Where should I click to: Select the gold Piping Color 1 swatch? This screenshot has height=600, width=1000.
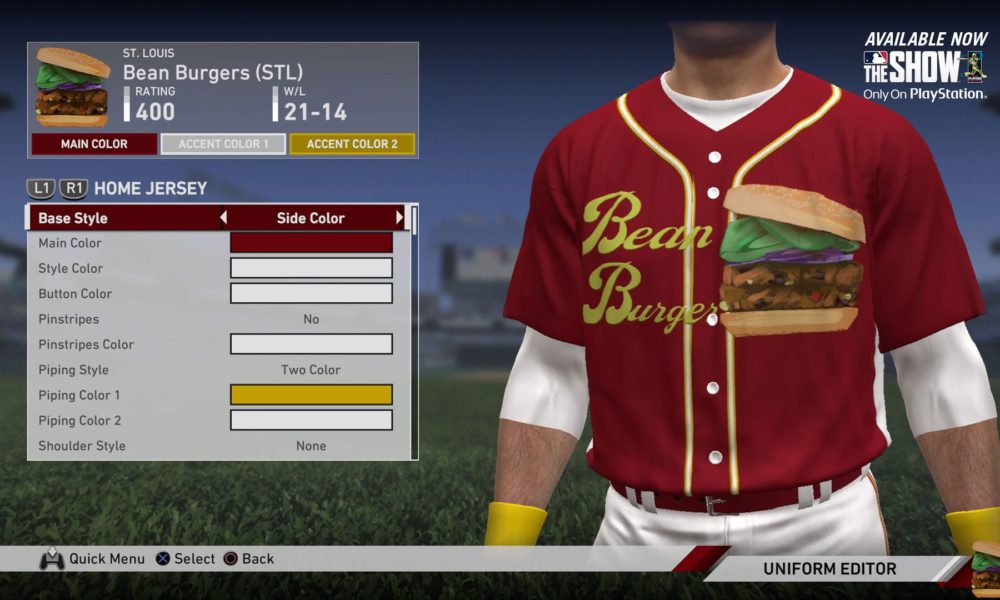coord(311,395)
